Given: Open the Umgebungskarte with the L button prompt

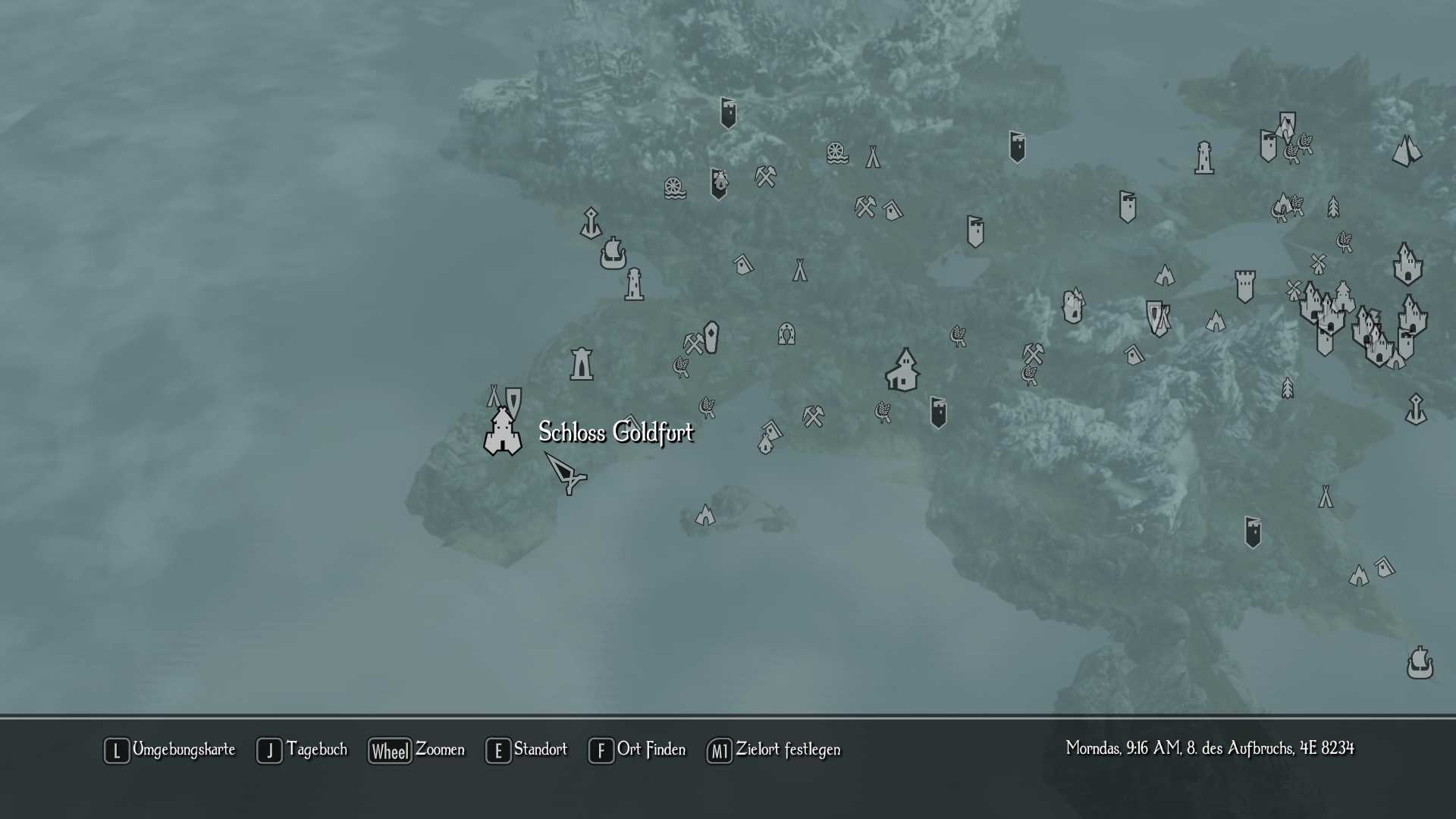Looking at the screenshot, I should pos(117,751).
